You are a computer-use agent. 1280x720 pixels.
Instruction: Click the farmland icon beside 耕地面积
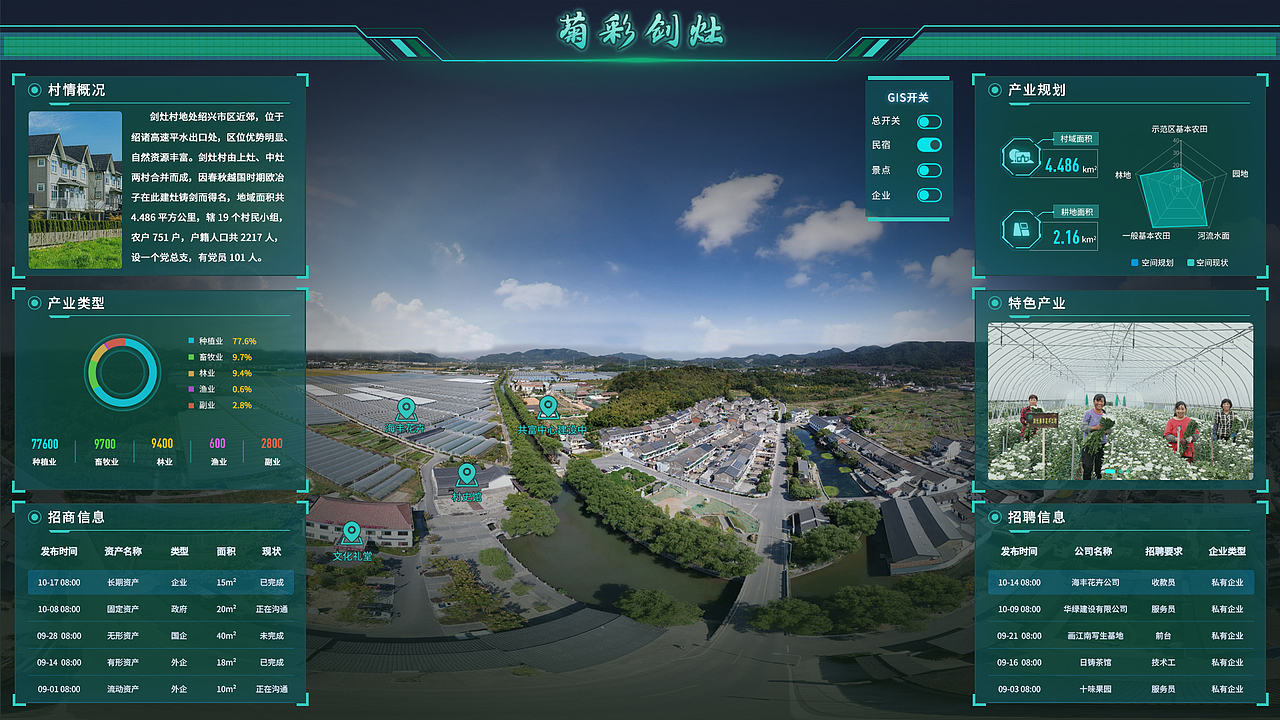tap(1021, 228)
